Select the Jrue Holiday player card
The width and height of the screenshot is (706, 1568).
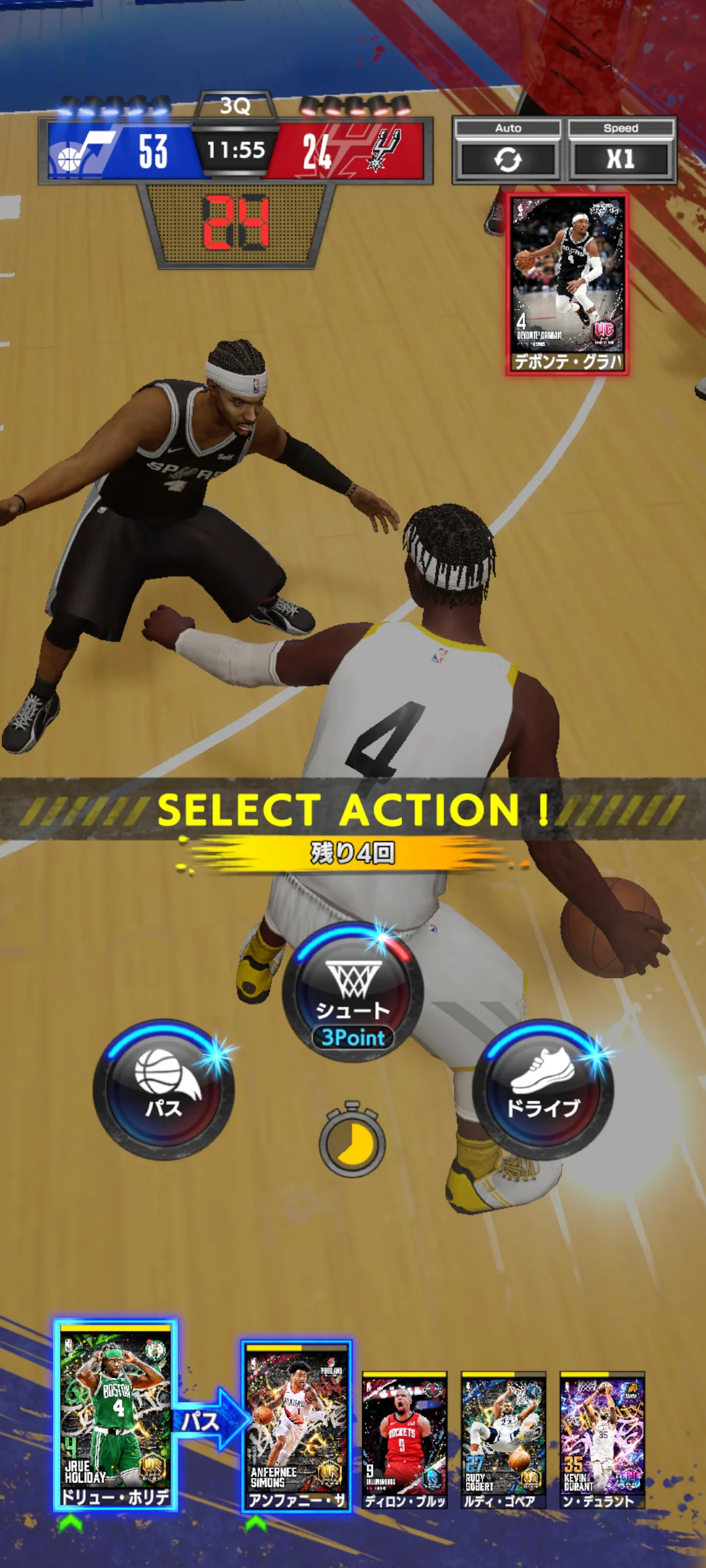tap(115, 1414)
